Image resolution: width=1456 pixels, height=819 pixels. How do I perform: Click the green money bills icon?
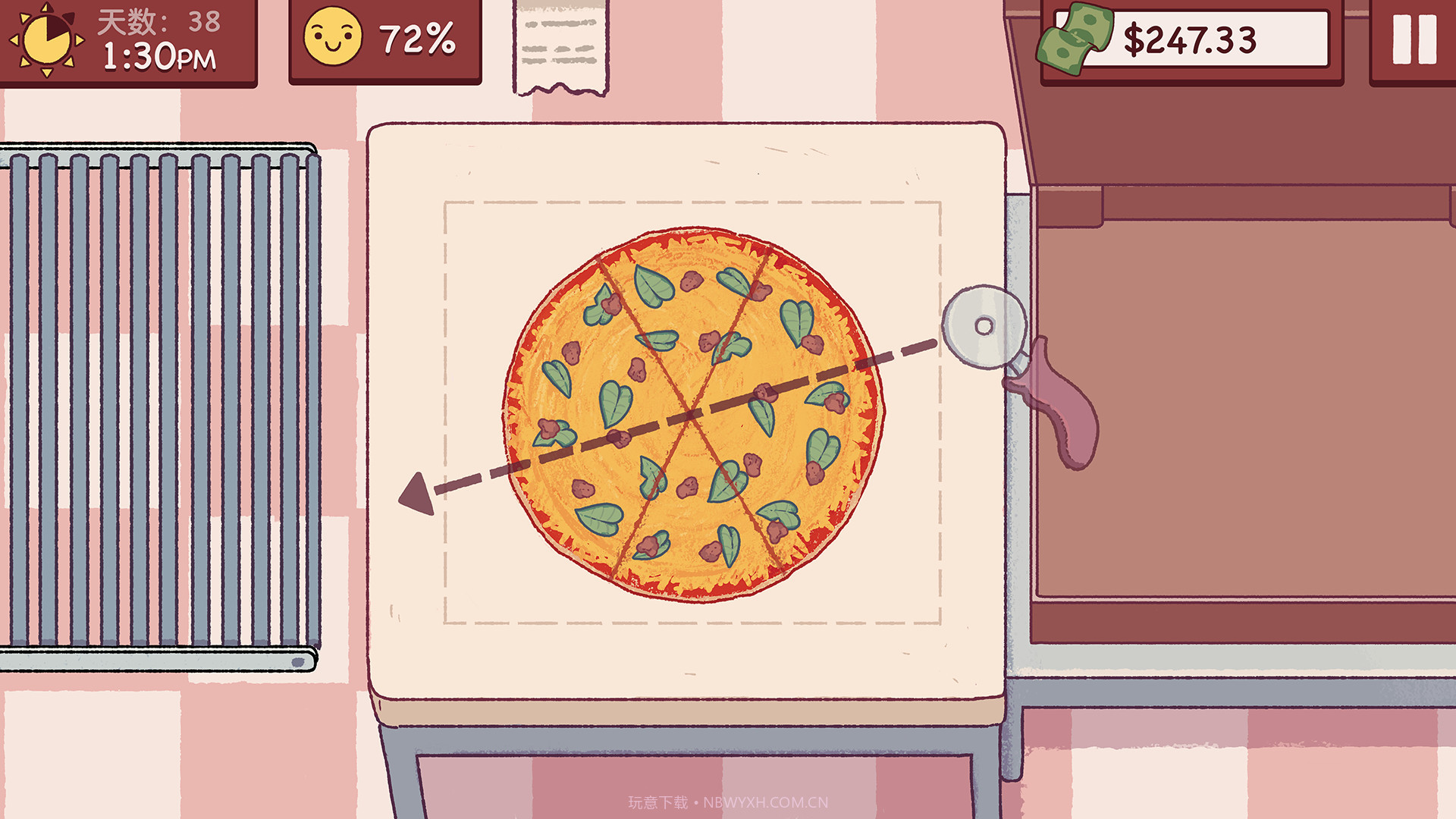[1073, 39]
